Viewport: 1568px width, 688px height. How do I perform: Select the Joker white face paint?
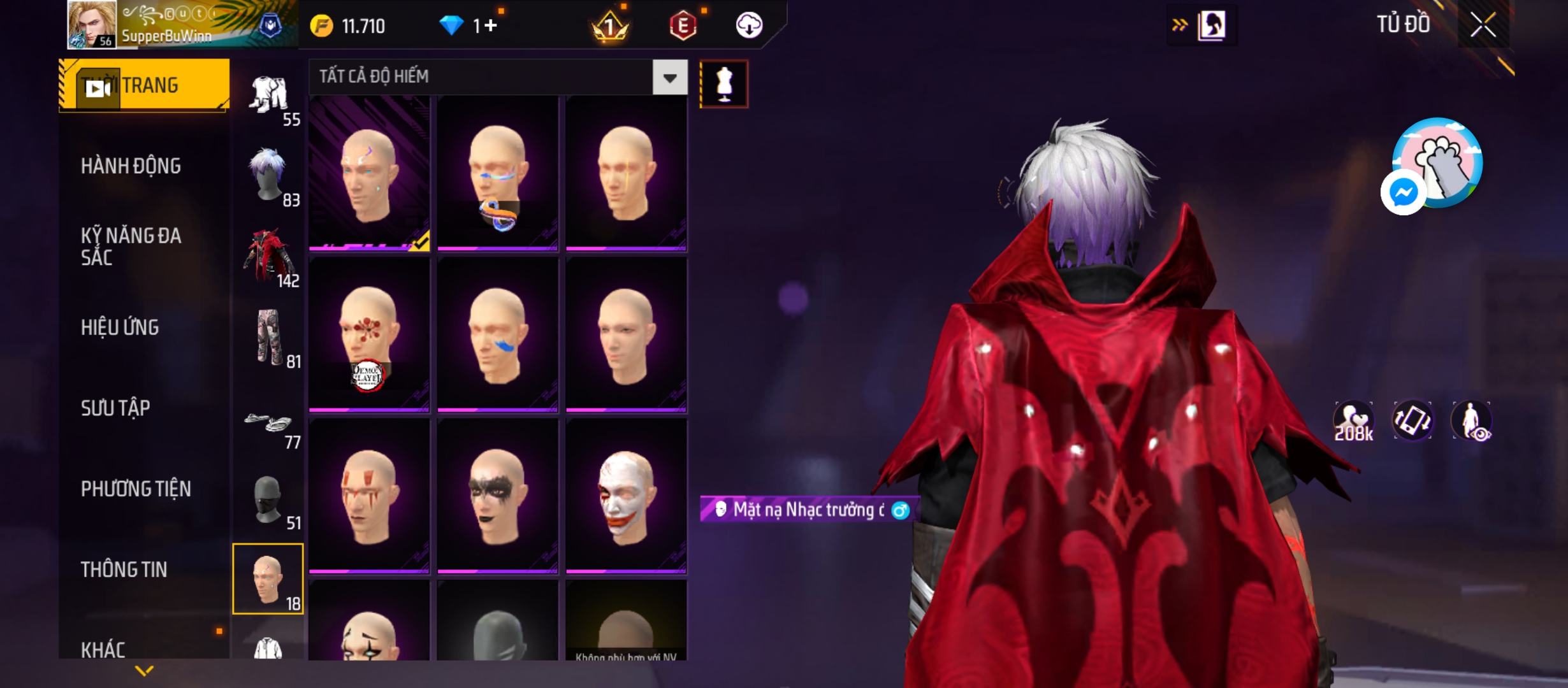626,497
